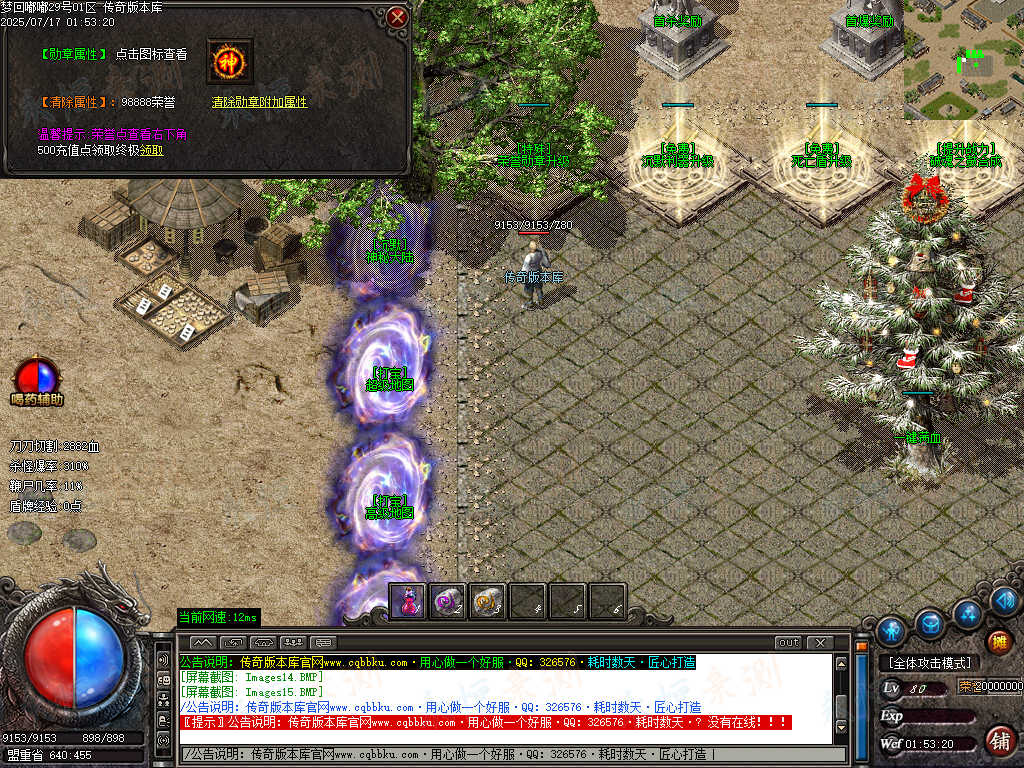
Task: Use the golden swirl scroll in slot 3
Action: pos(488,601)
